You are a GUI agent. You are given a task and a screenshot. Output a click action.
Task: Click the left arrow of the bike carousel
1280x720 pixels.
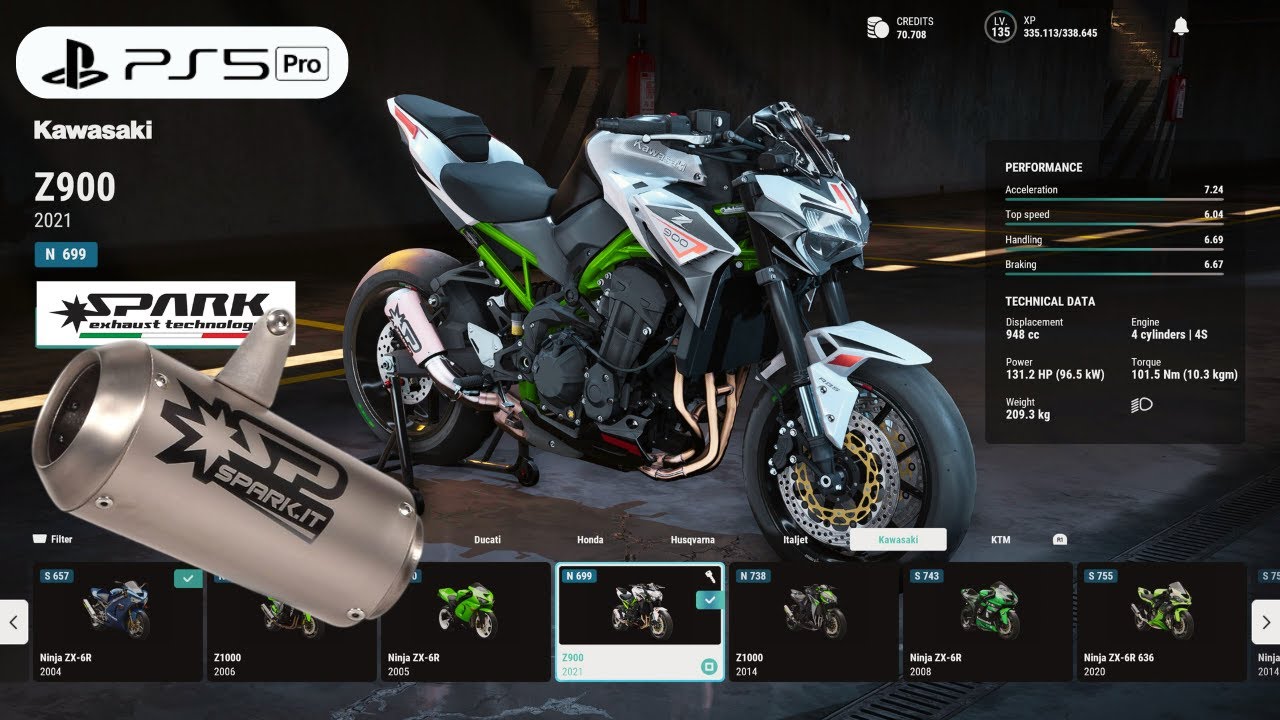tap(13, 622)
